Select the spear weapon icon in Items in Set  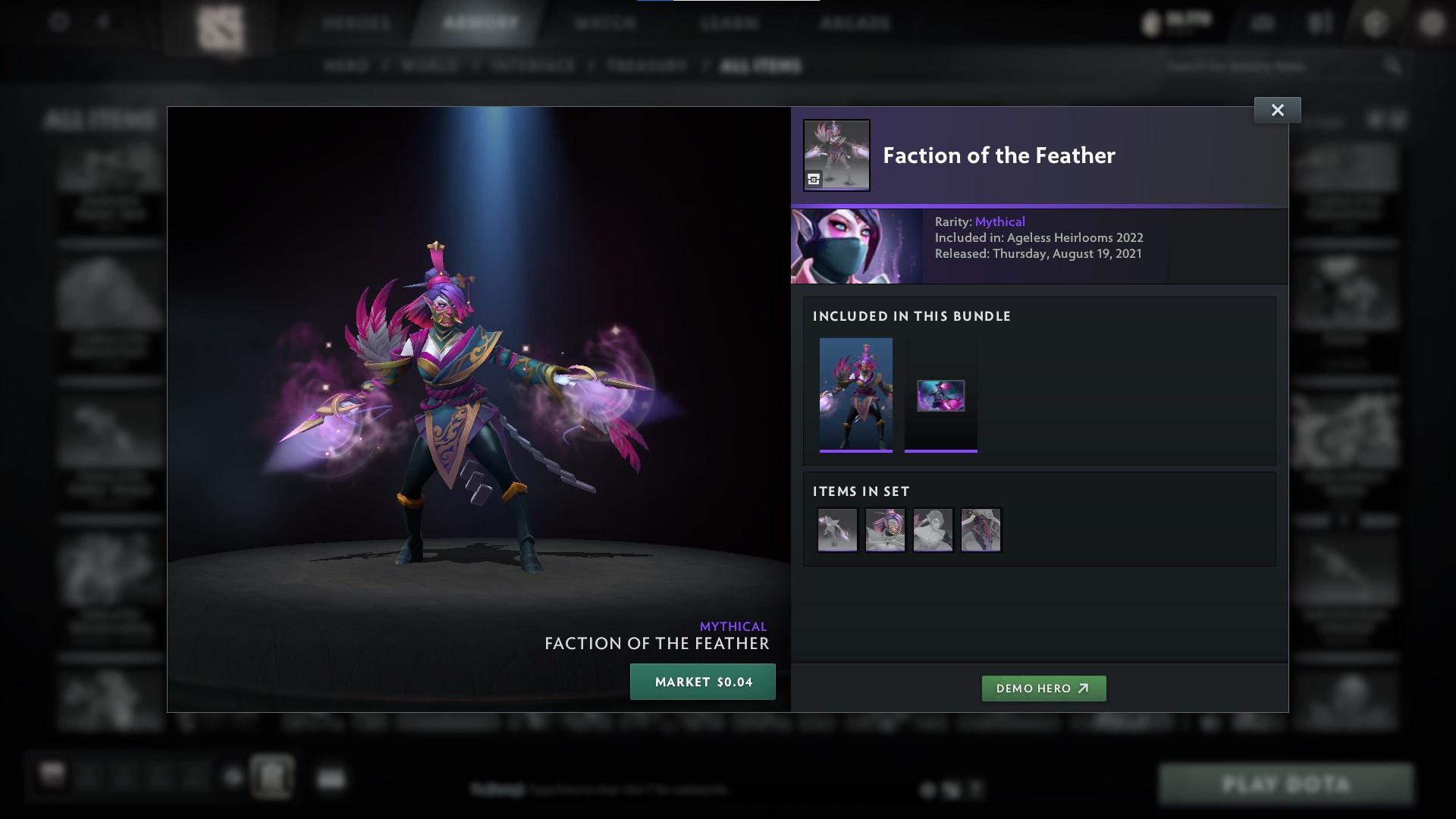pos(837,530)
